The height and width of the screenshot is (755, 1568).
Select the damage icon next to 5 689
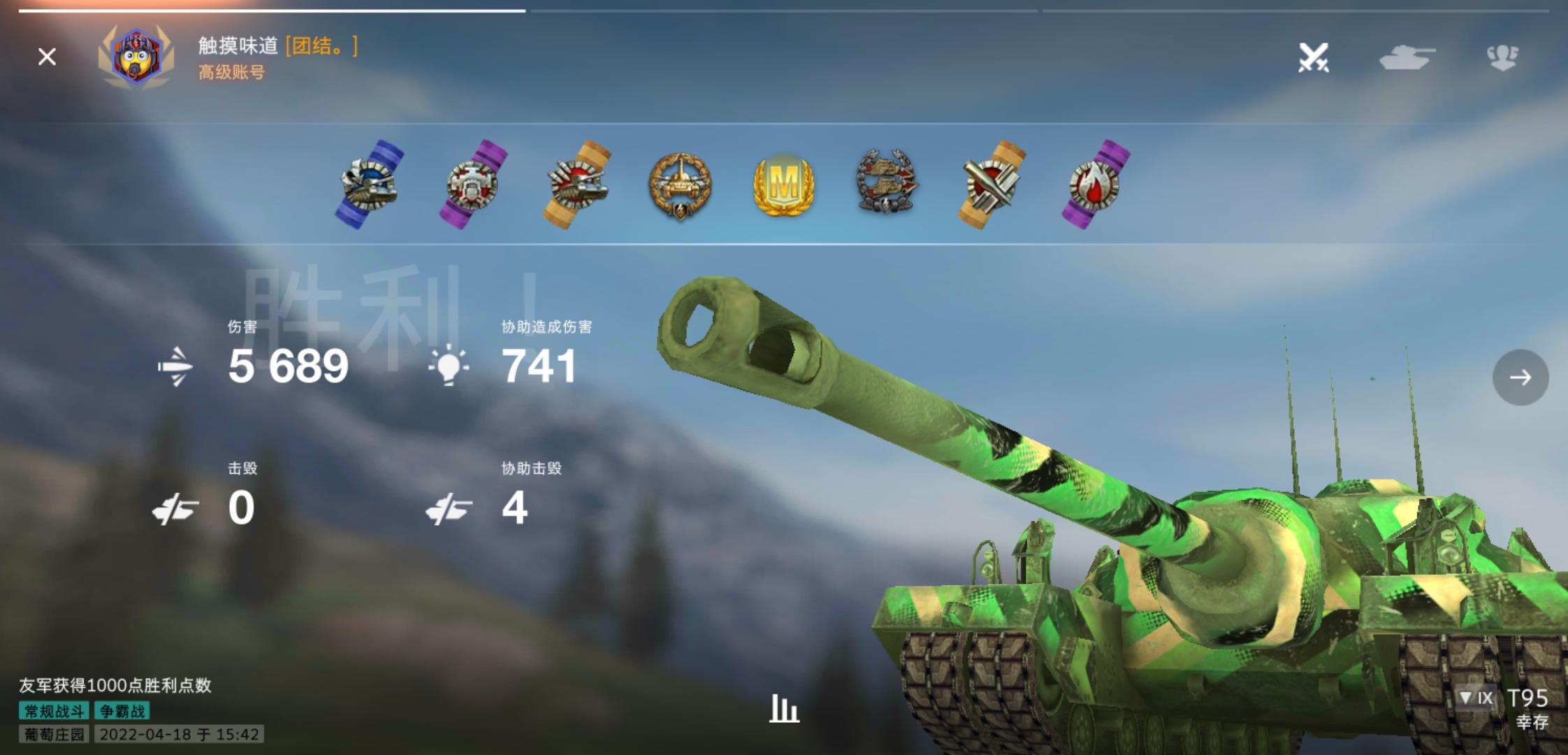(177, 366)
